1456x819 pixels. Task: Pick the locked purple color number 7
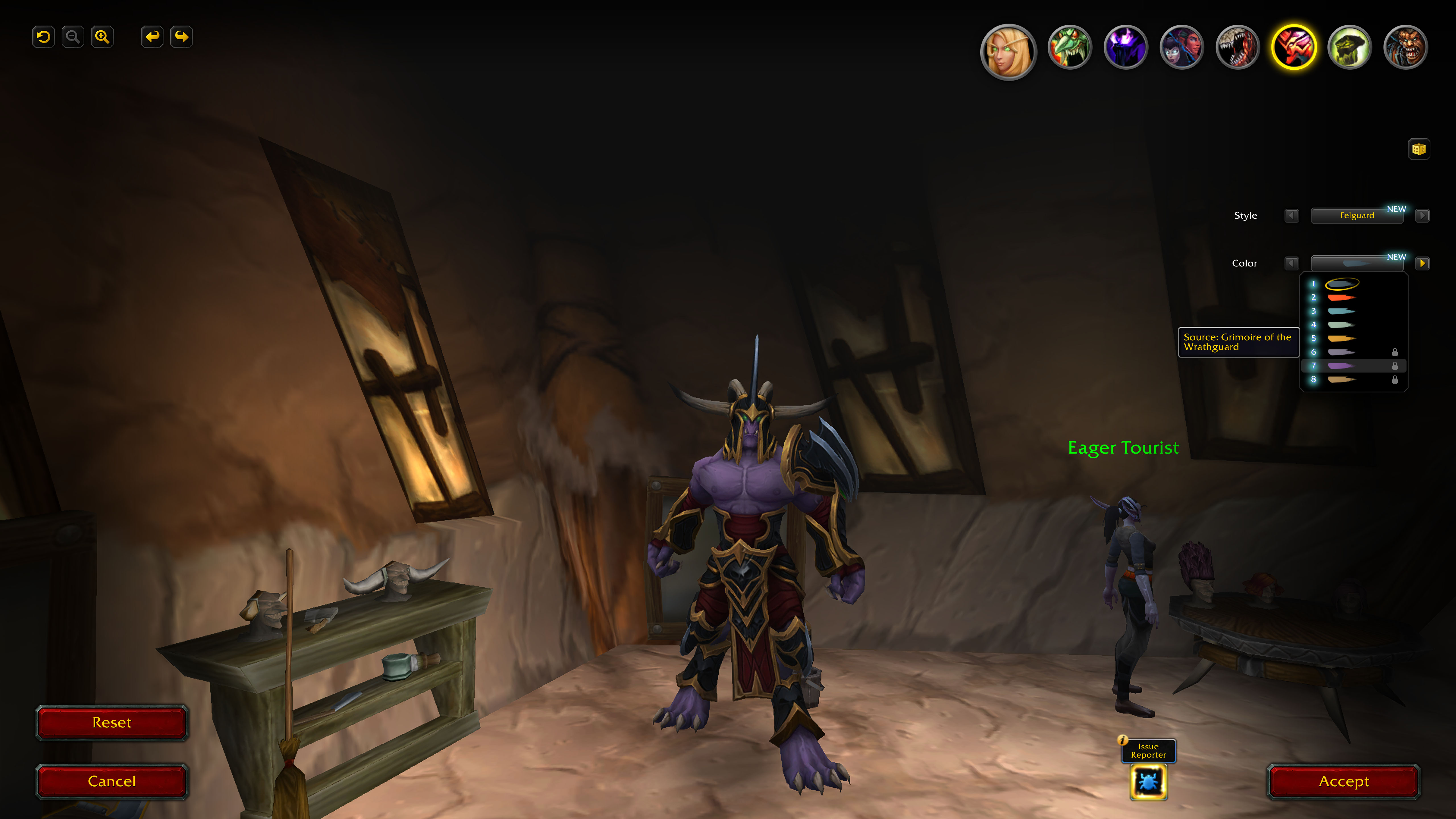(1341, 366)
